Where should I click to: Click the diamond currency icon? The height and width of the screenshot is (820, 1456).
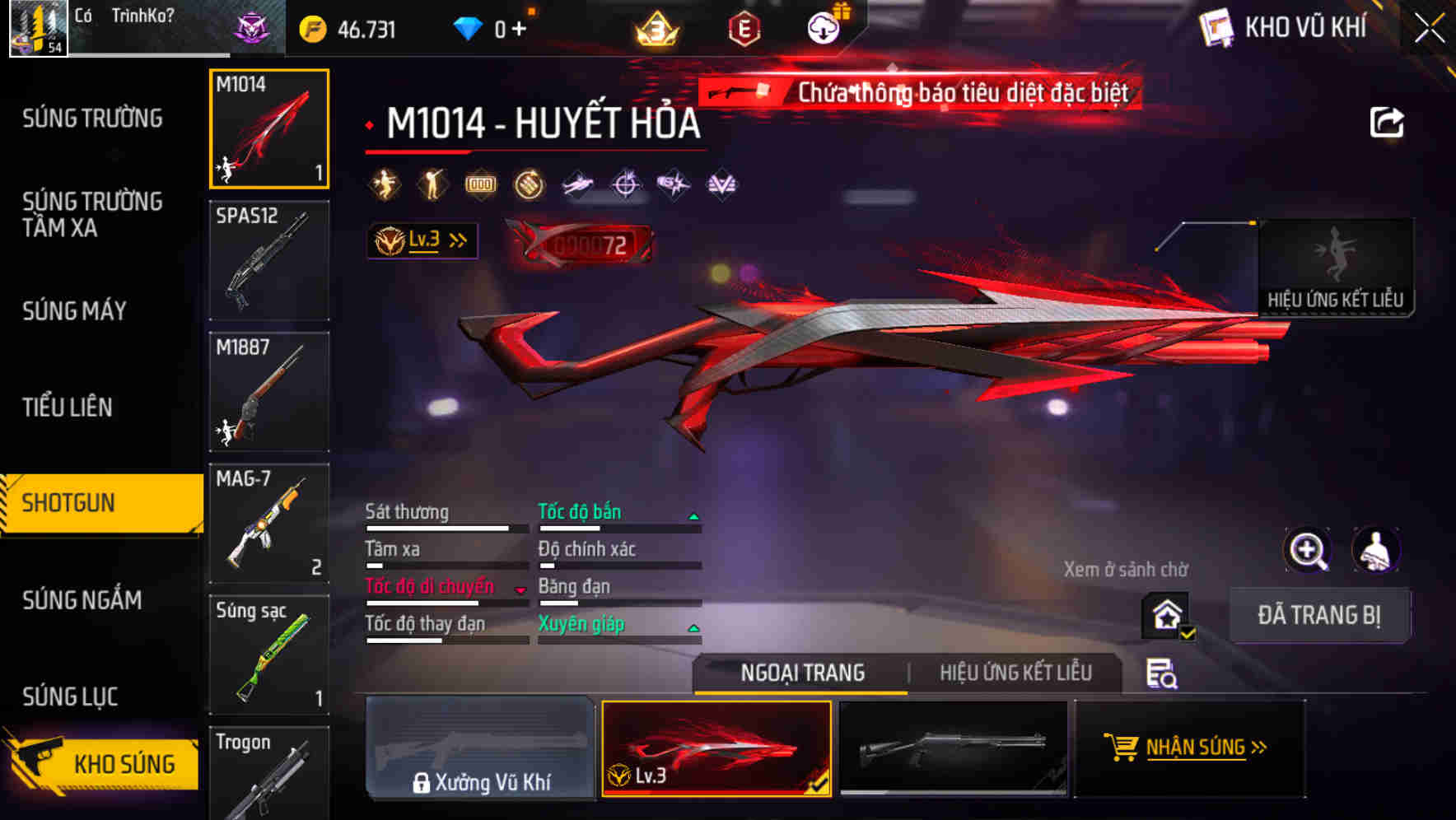[x=469, y=27]
